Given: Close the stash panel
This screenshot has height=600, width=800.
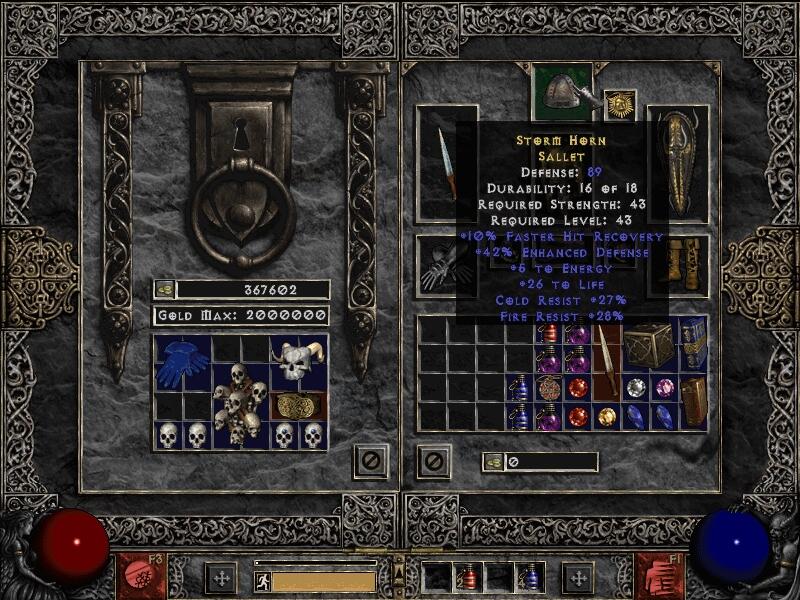Looking at the screenshot, I should 369,461.
